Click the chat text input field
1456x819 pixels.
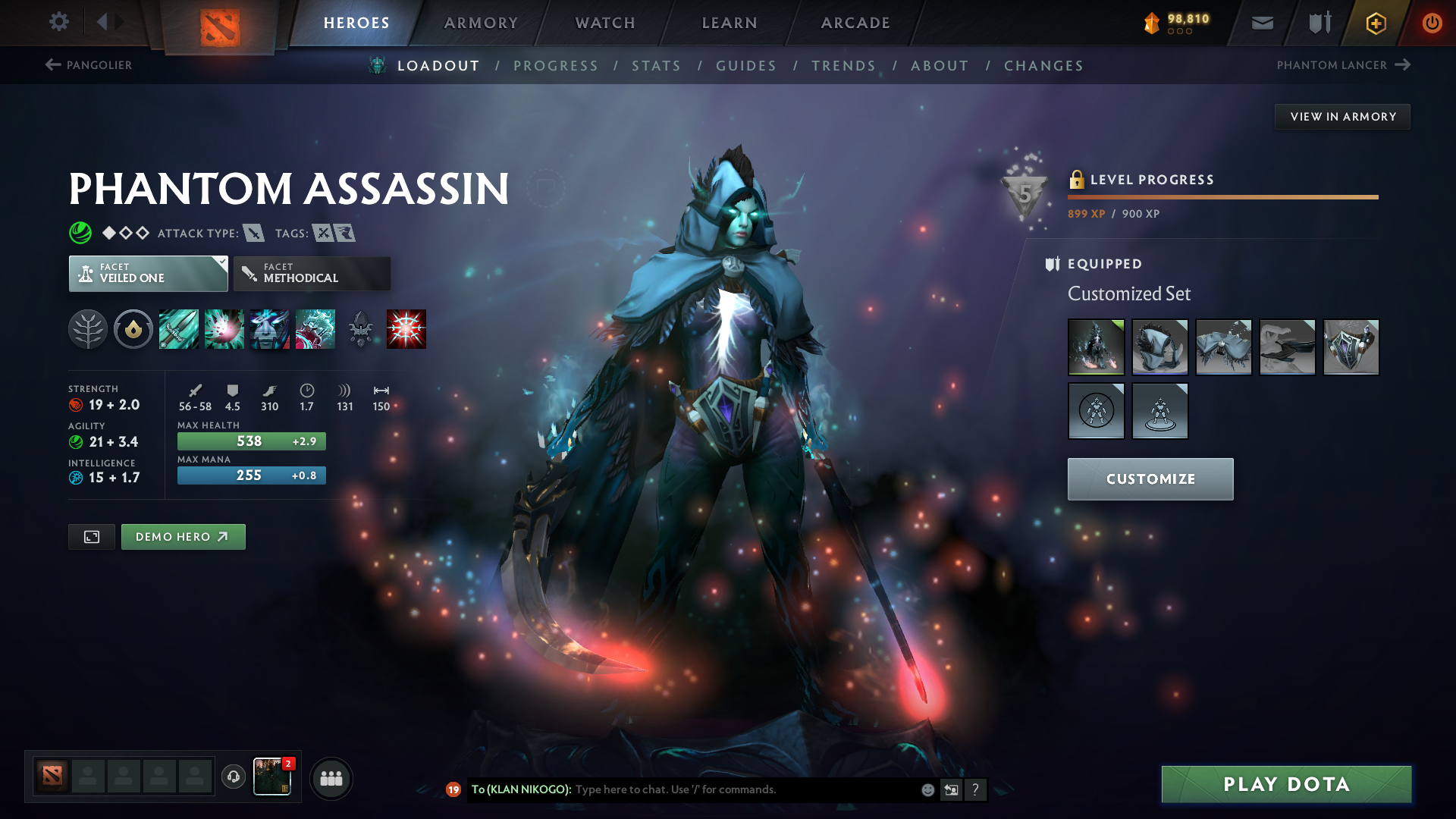(x=720, y=789)
